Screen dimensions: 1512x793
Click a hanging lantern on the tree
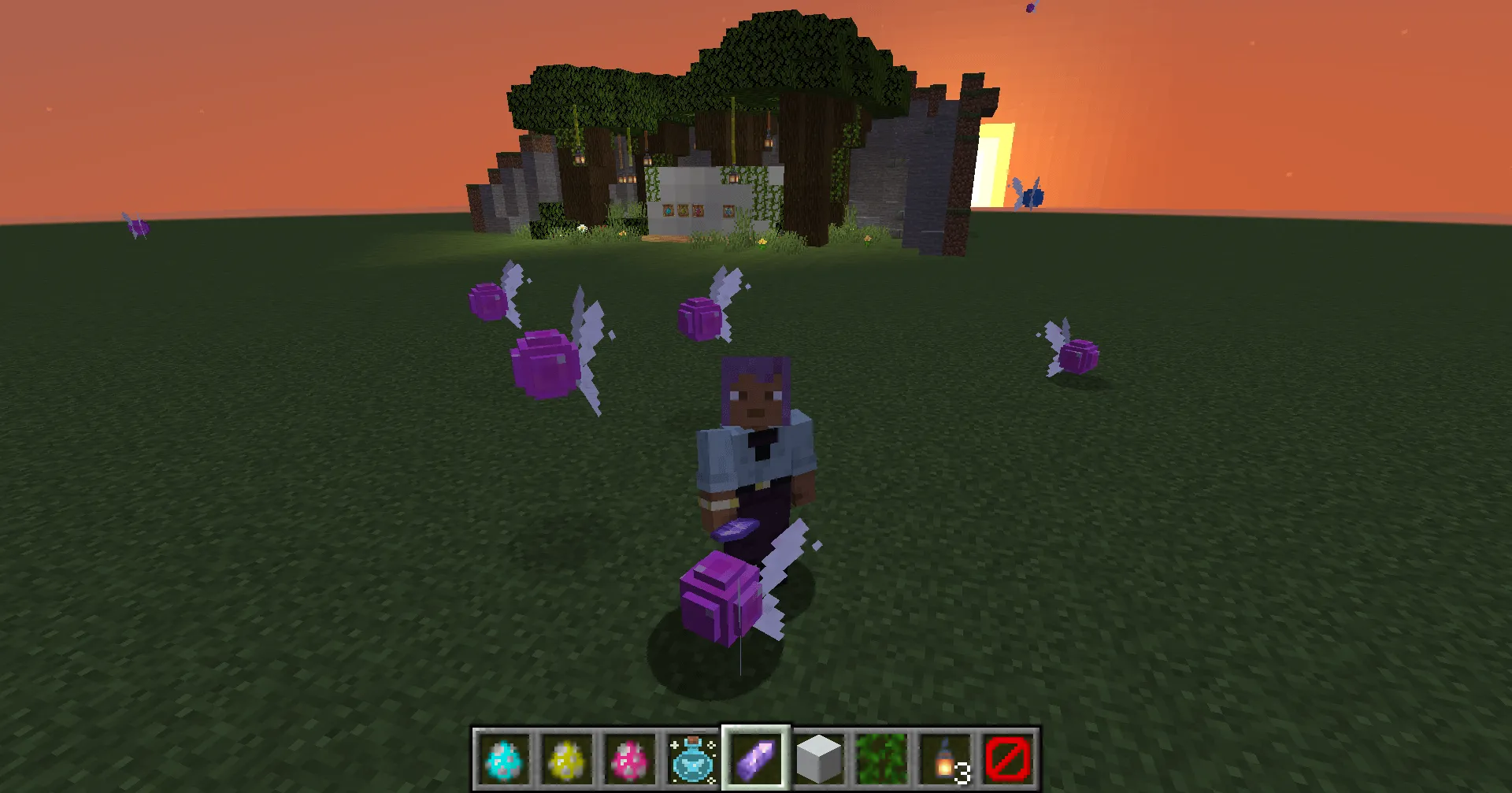pyautogui.click(x=579, y=157)
